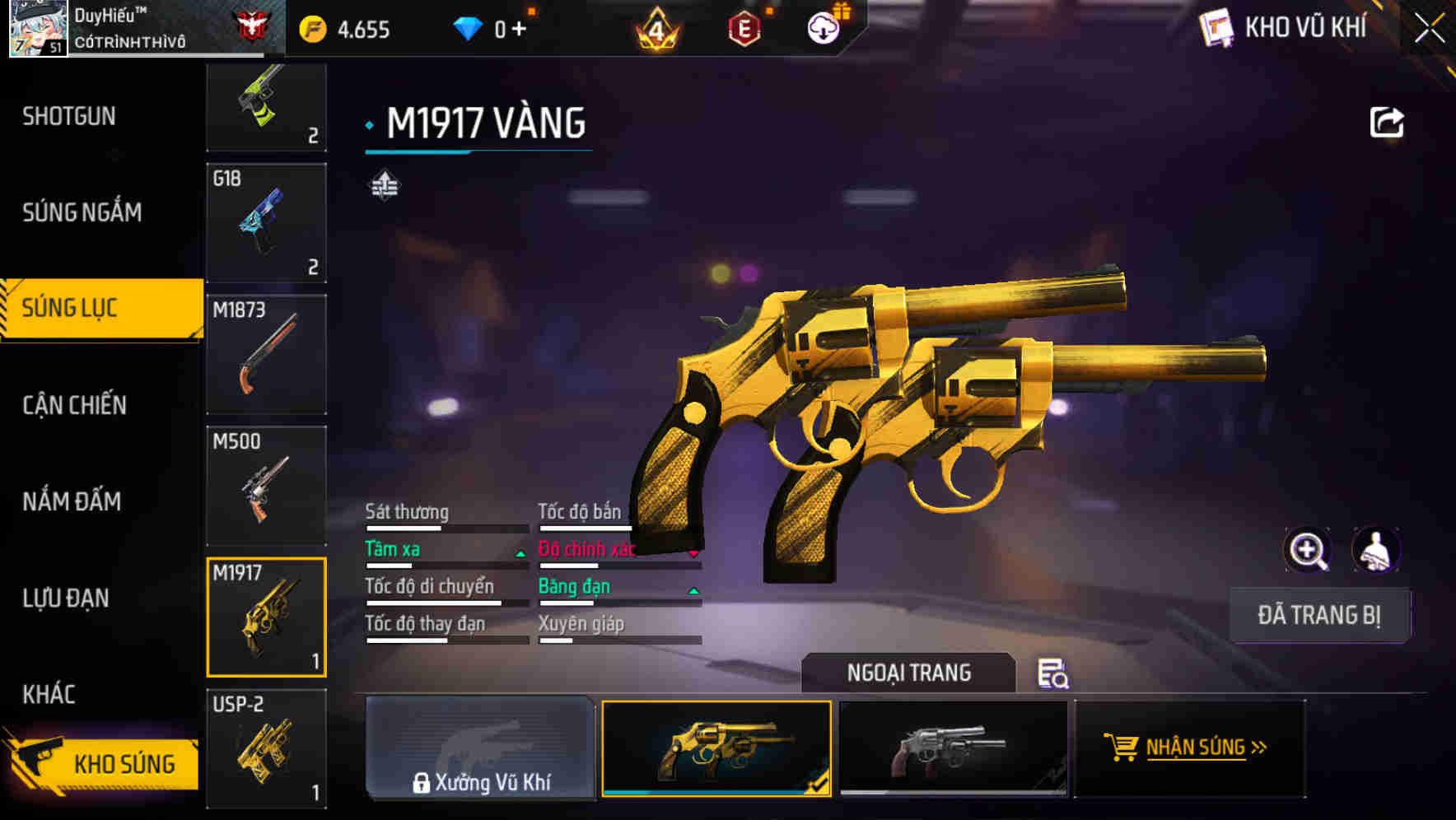Open the cloud gift download icon

824,26
